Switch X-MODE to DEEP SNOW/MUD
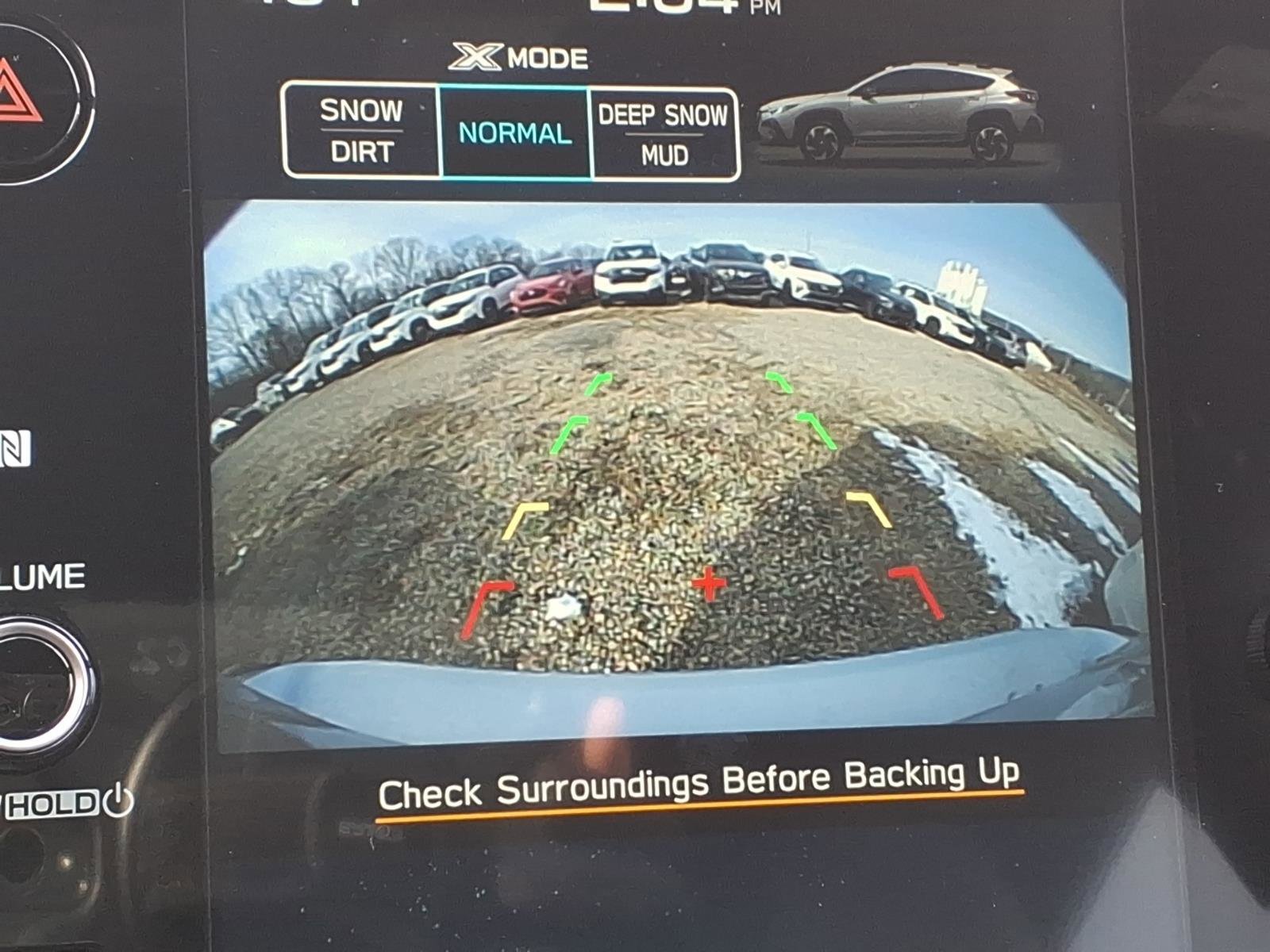1270x952 pixels. (664, 131)
